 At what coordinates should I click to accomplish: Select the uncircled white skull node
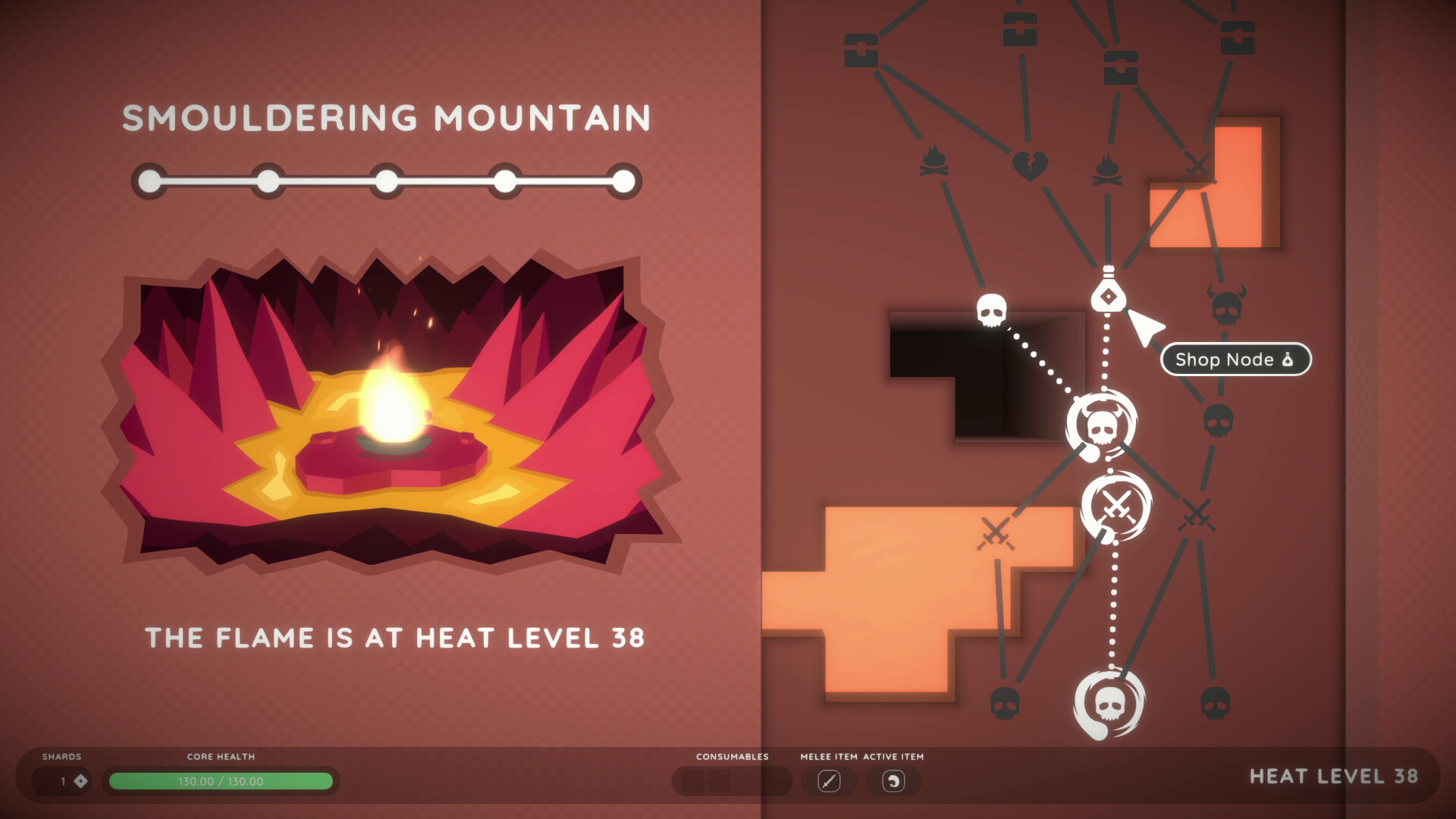[991, 309]
